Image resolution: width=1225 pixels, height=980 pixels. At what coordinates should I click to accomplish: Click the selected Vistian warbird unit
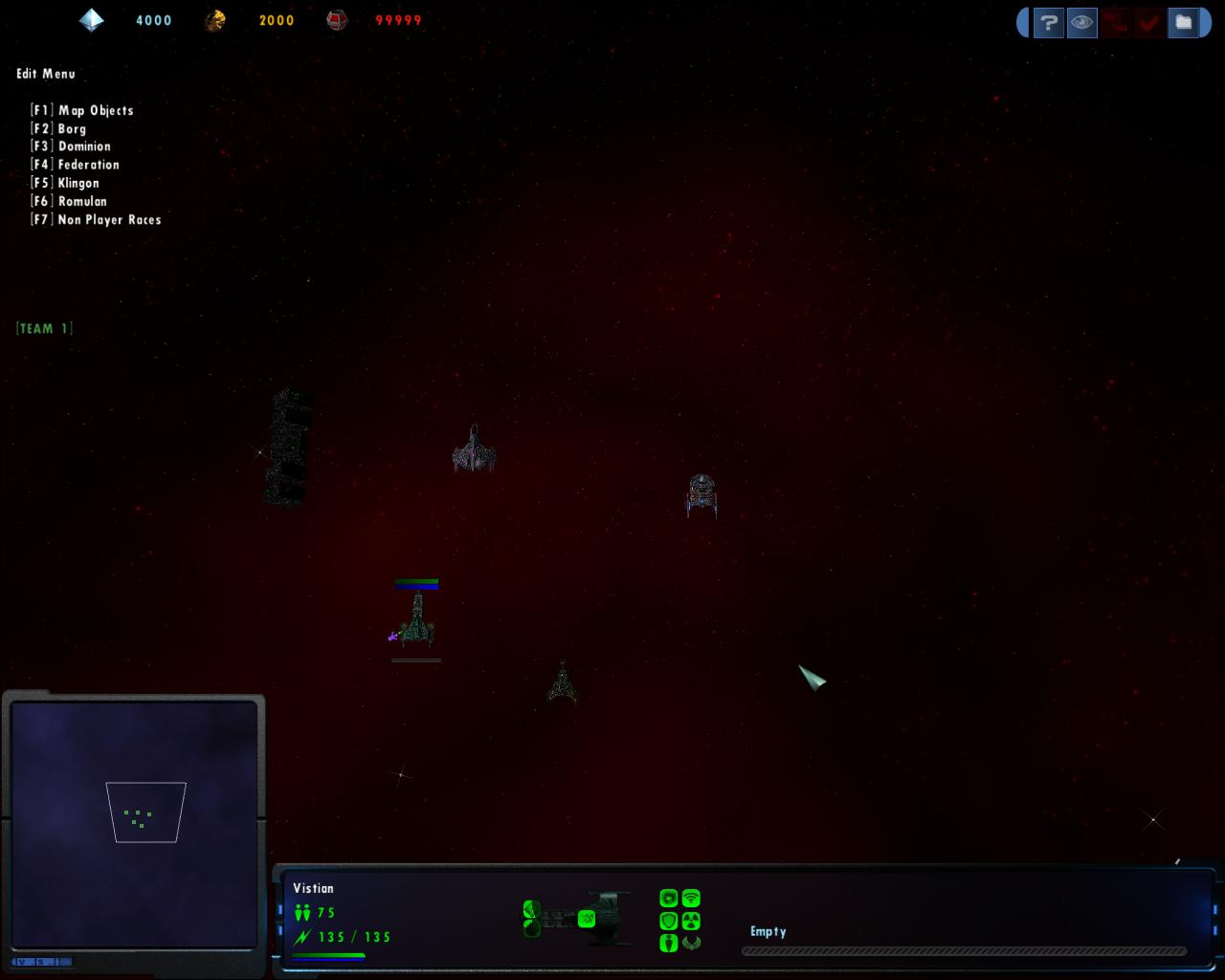click(417, 620)
